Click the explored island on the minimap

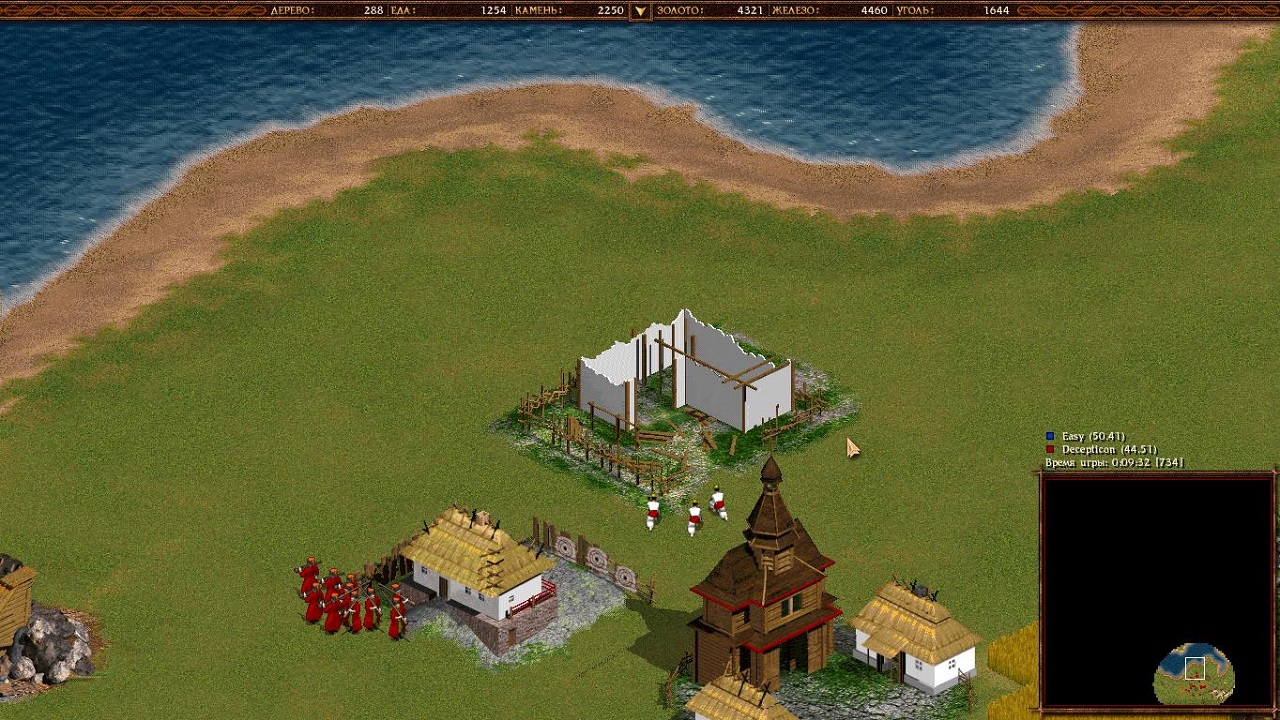[x=1194, y=675]
